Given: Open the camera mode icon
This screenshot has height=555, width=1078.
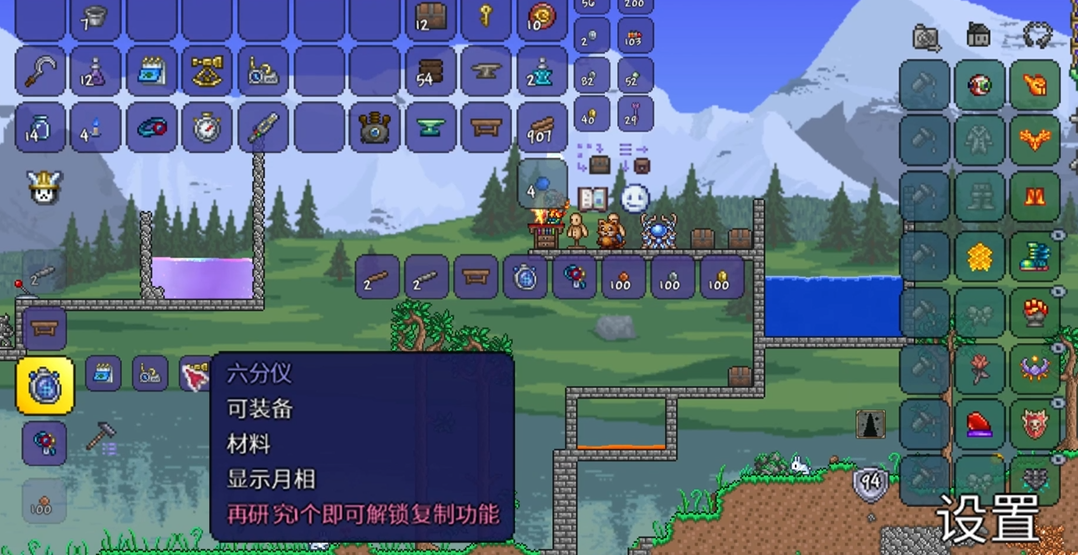Looking at the screenshot, I should [927, 37].
